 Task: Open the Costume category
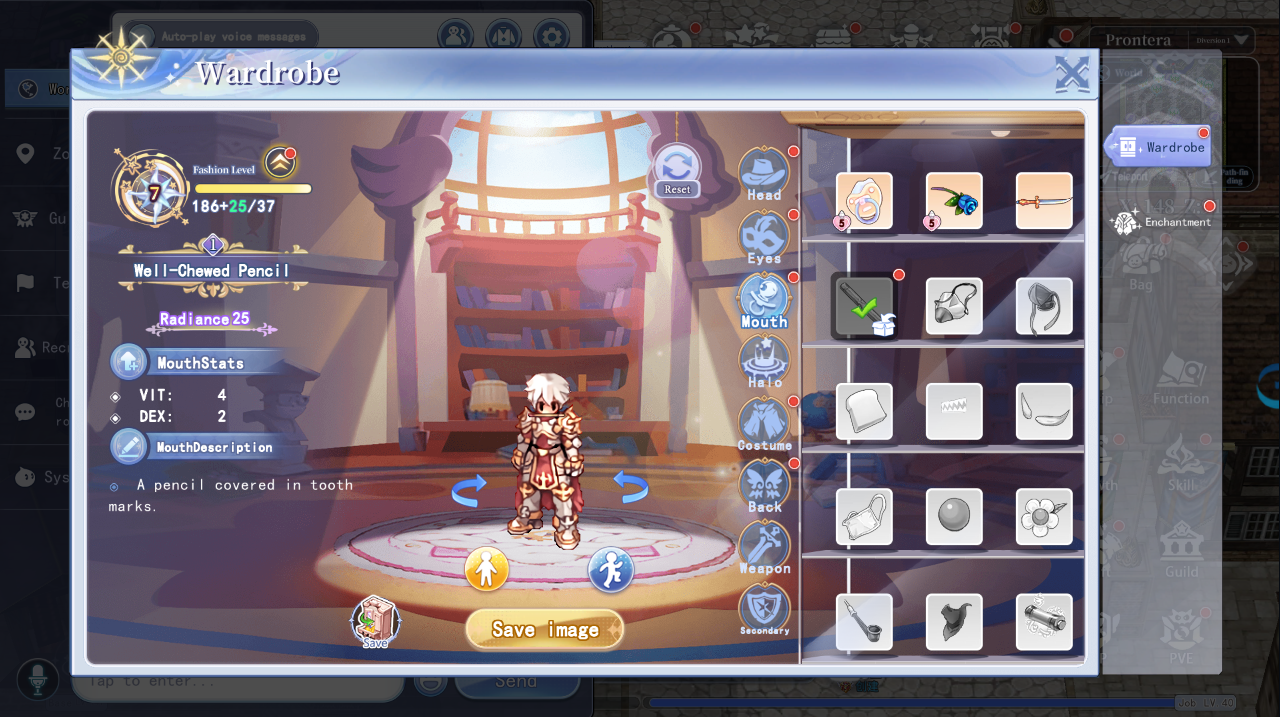click(764, 424)
